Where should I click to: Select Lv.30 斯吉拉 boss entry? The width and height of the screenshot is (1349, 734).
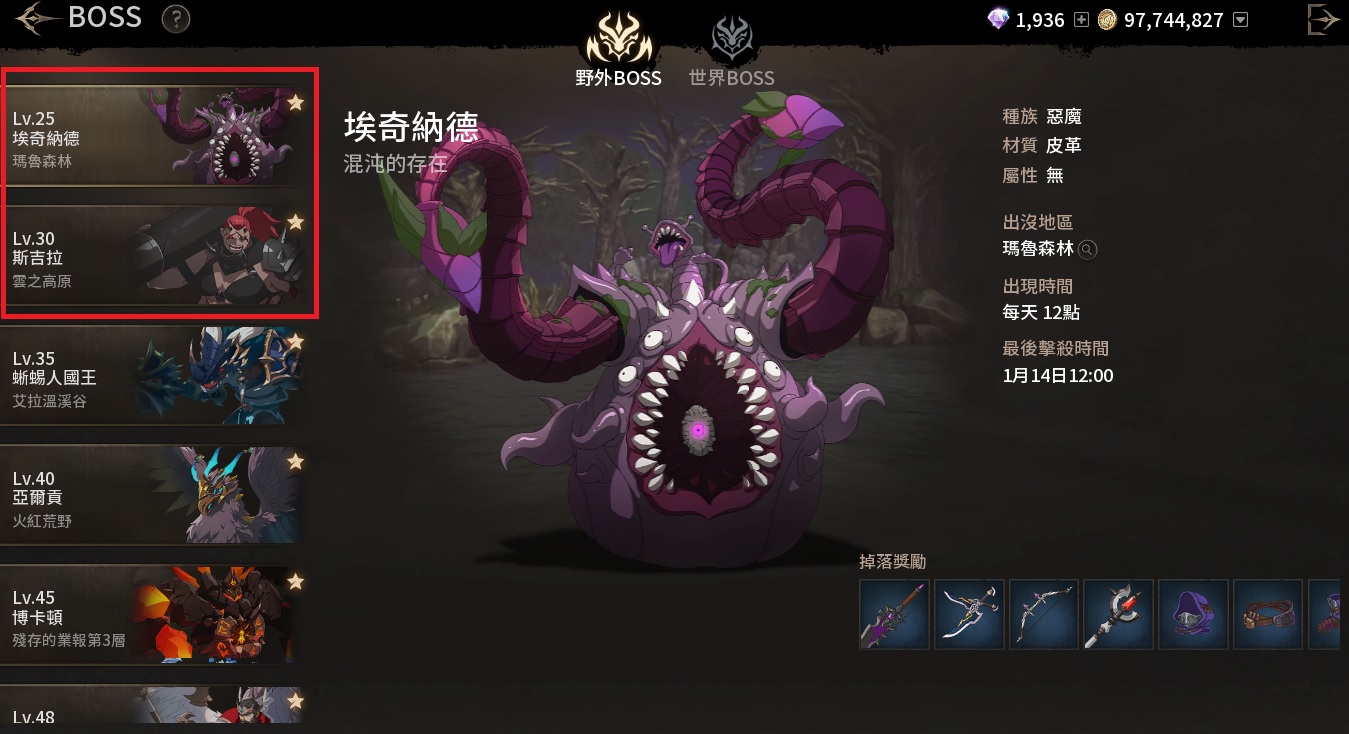click(x=150, y=258)
